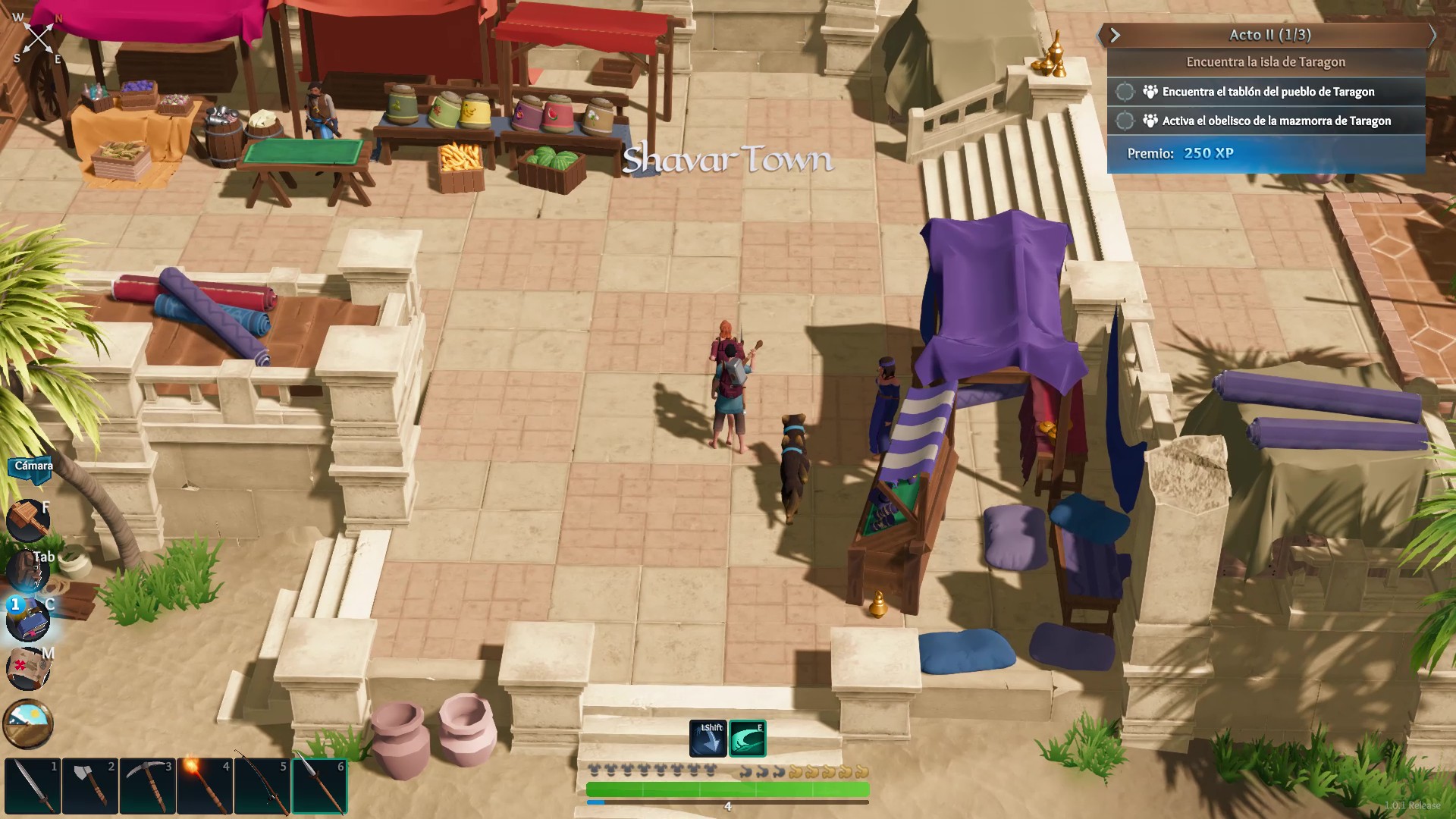Select the sword in hotbar slot 1
The image size is (1456, 819).
click(x=33, y=786)
